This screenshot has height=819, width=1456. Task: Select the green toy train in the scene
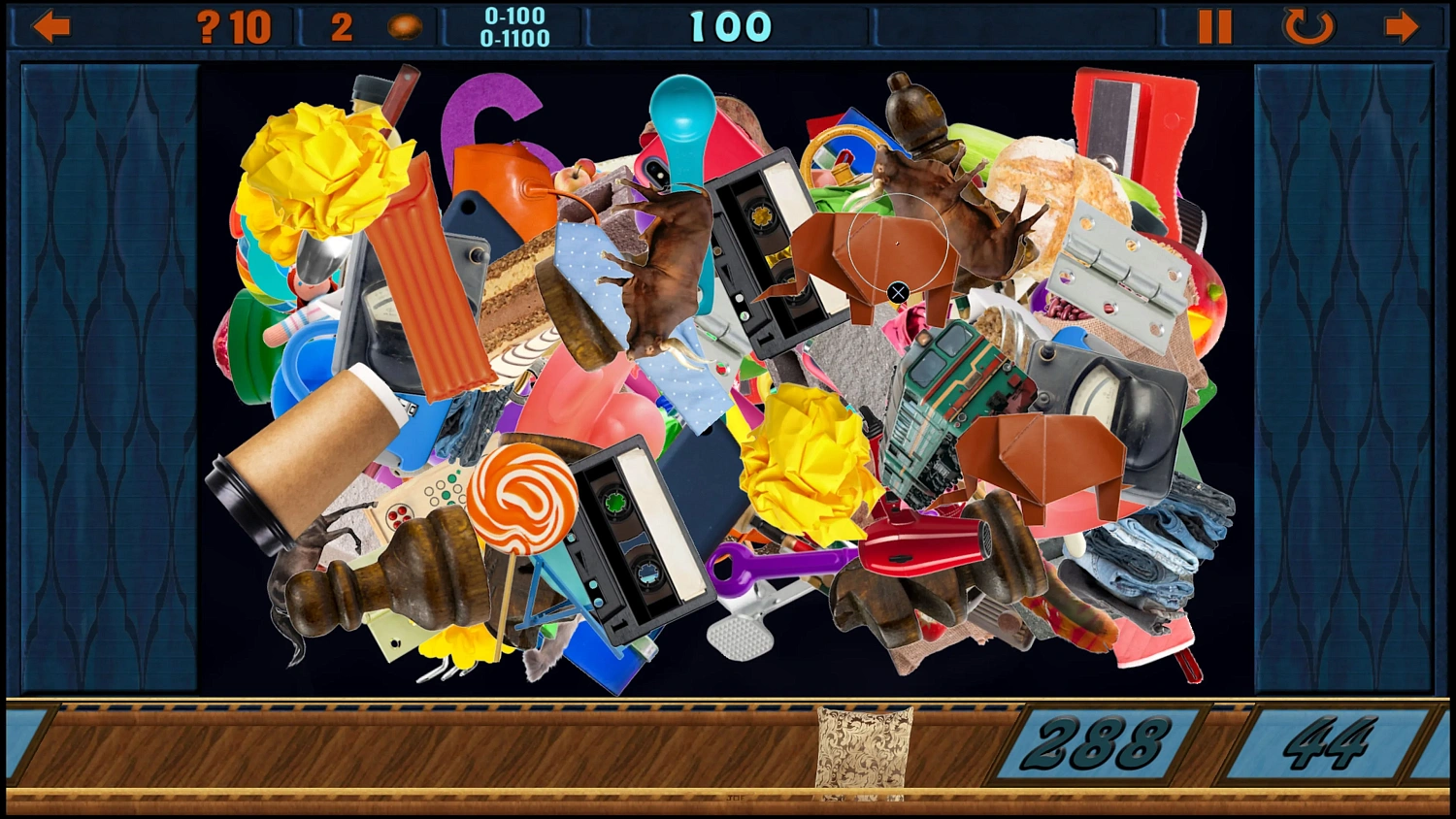coord(951,388)
